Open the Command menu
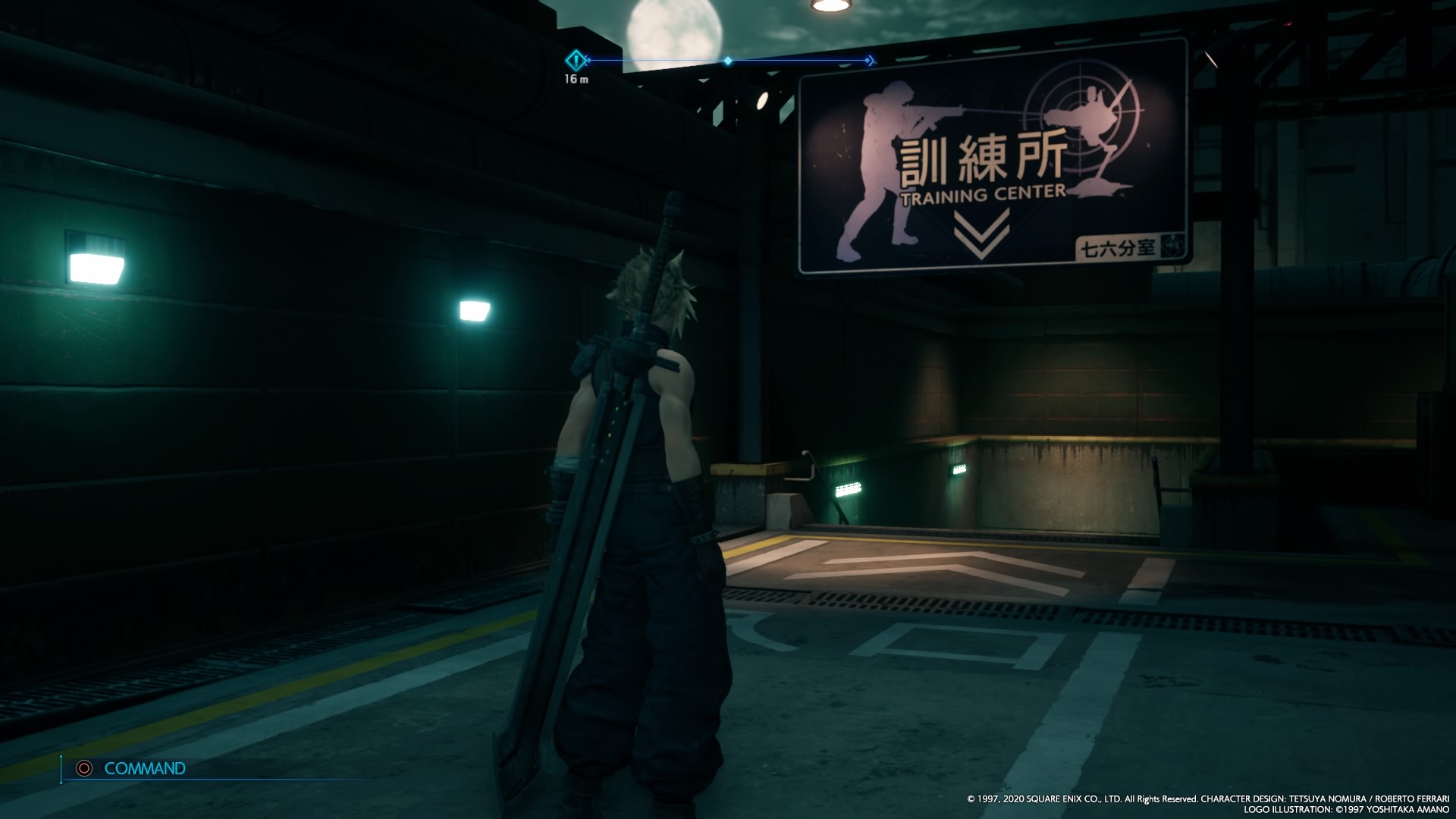 143,768
